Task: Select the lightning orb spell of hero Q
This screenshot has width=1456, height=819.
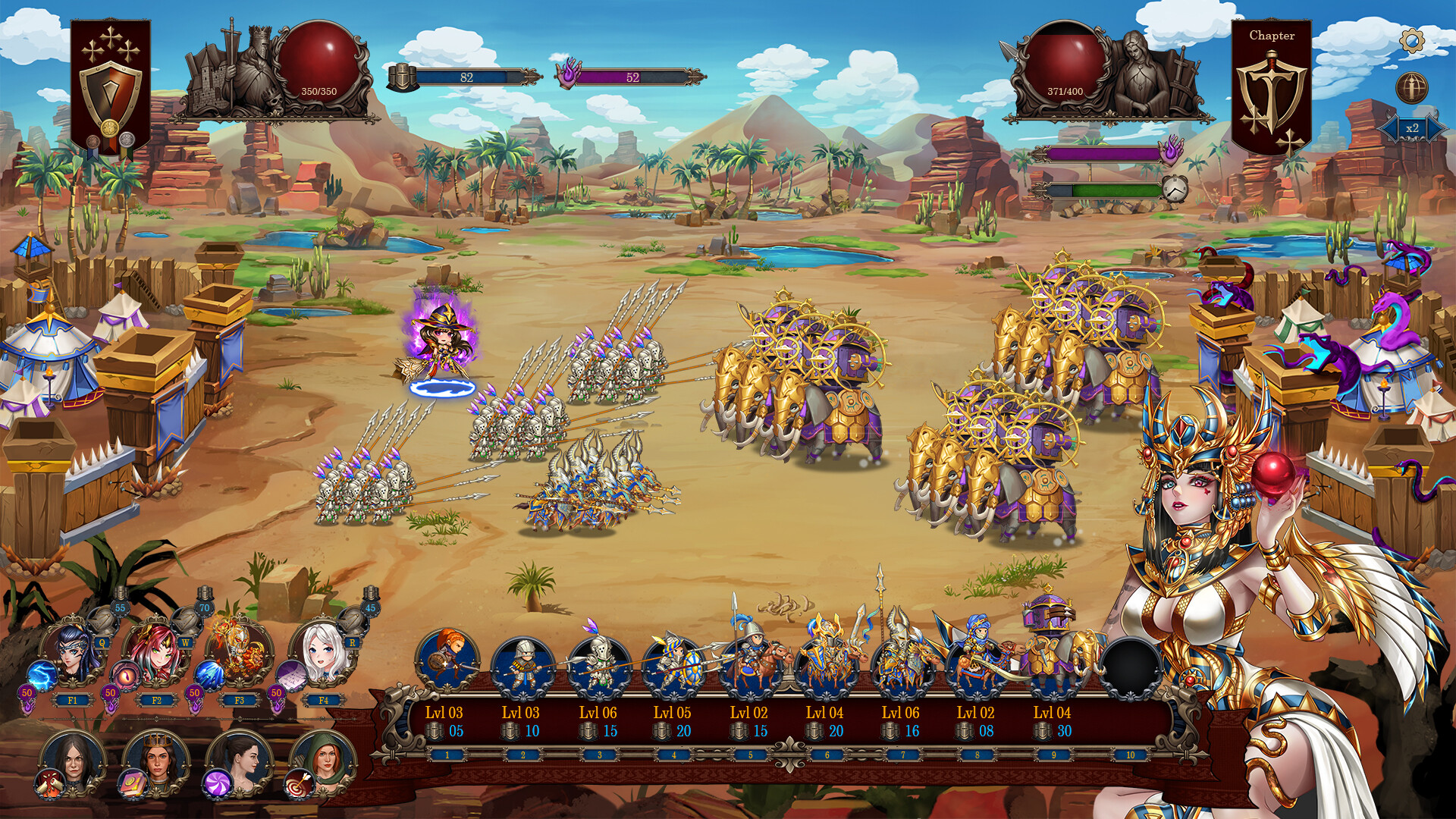Action: [x=39, y=675]
